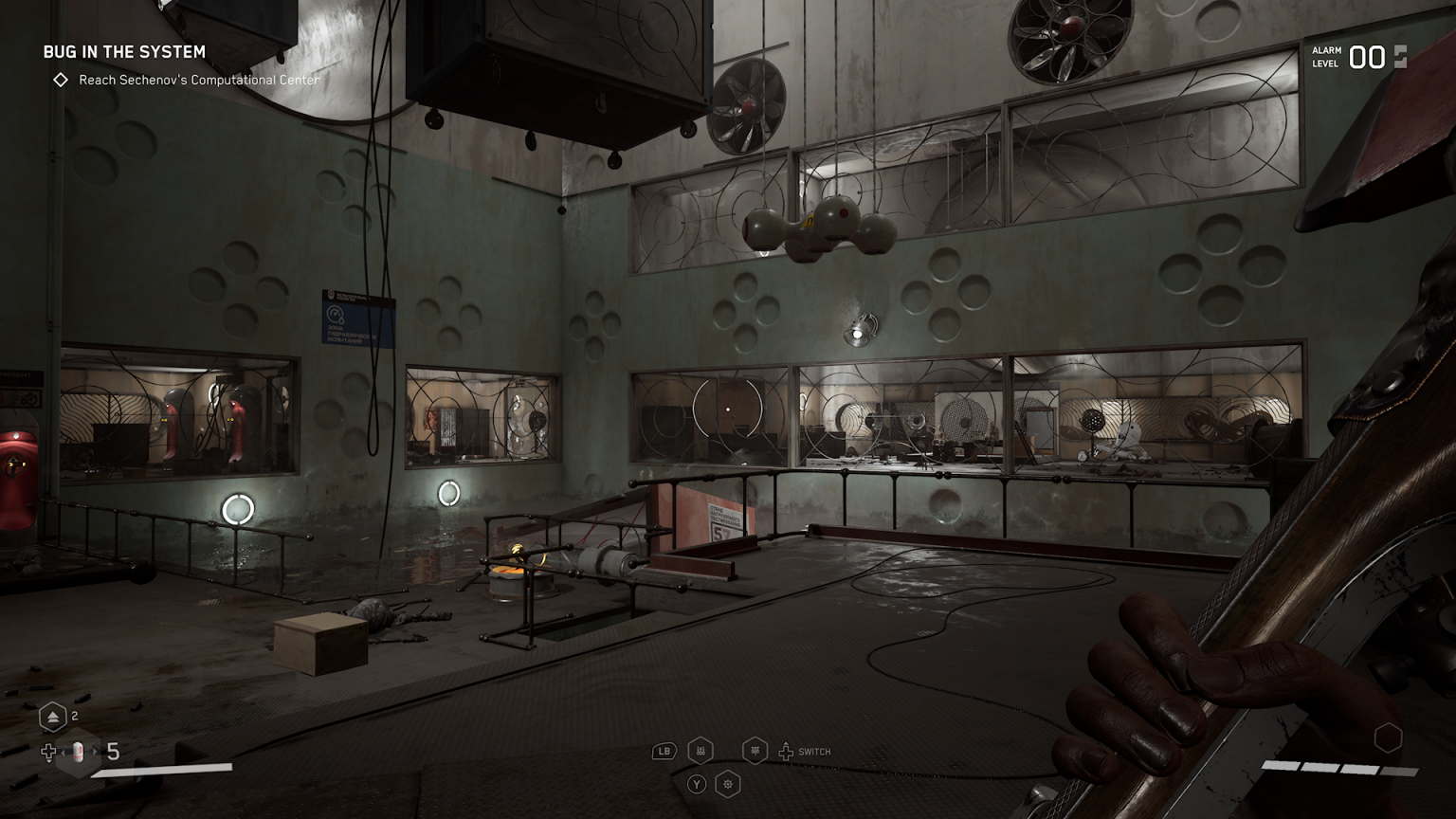Toggle the LB button prompt
1456x819 pixels.
(x=663, y=751)
